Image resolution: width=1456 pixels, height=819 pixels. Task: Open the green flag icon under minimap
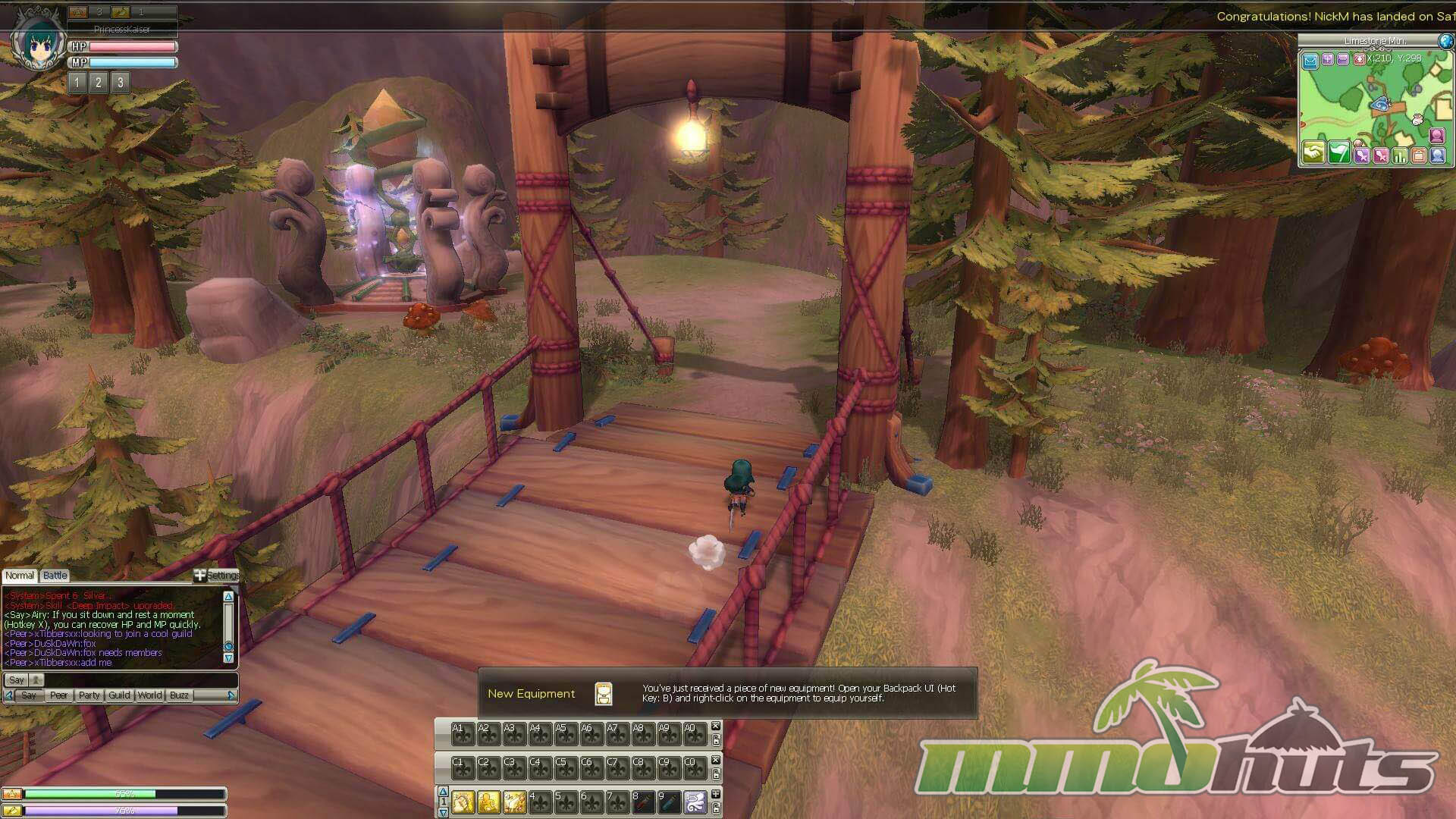pyautogui.click(x=1339, y=152)
